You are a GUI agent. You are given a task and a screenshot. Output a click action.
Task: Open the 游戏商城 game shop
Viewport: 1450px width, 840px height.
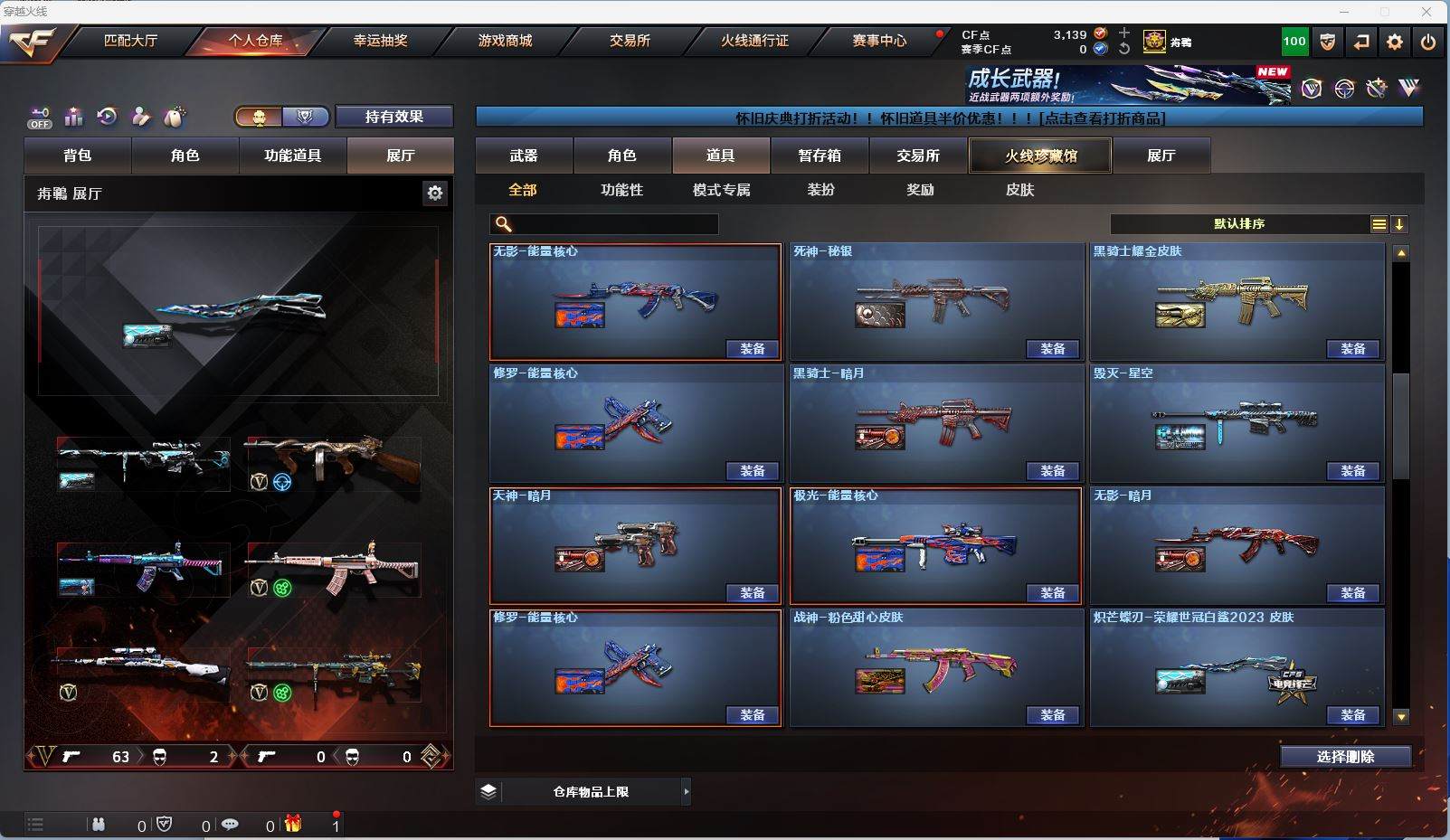click(x=505, y=41)
